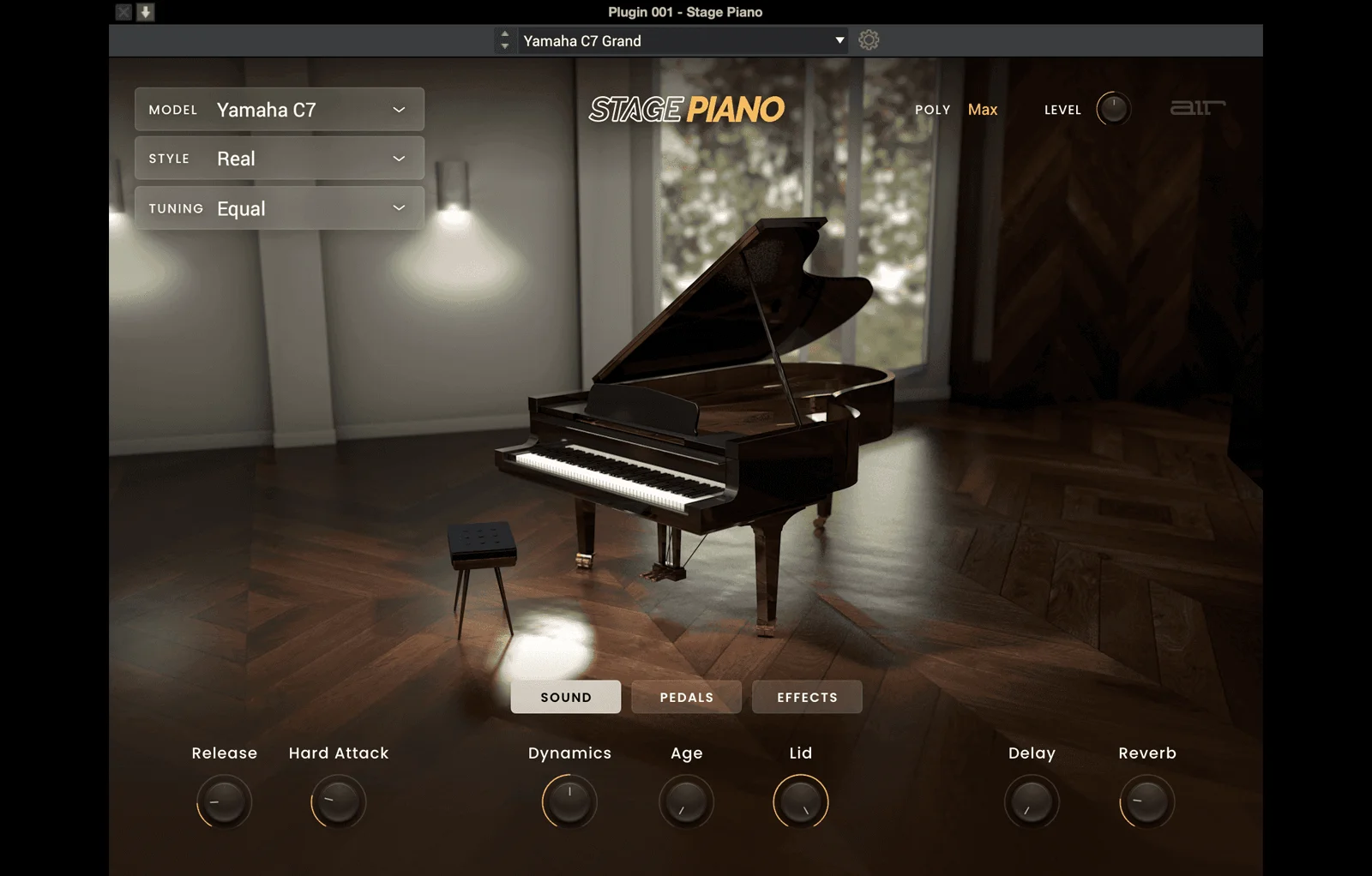Click the Delay knob
This screenshot has width=1372, height=876.
(x=1032, y=802)
